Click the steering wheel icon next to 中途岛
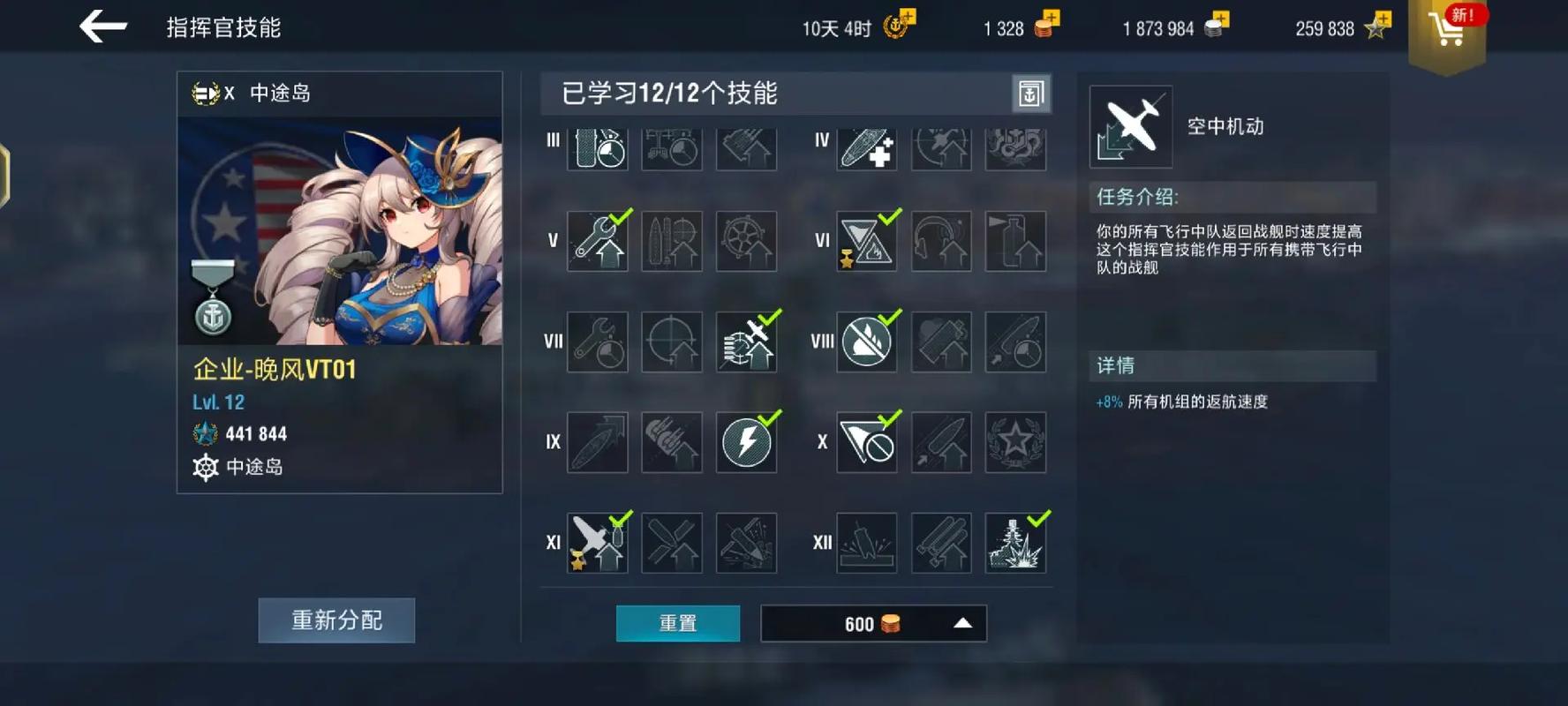This screenshot has width=1568, height=706. (x=207, y=468)
